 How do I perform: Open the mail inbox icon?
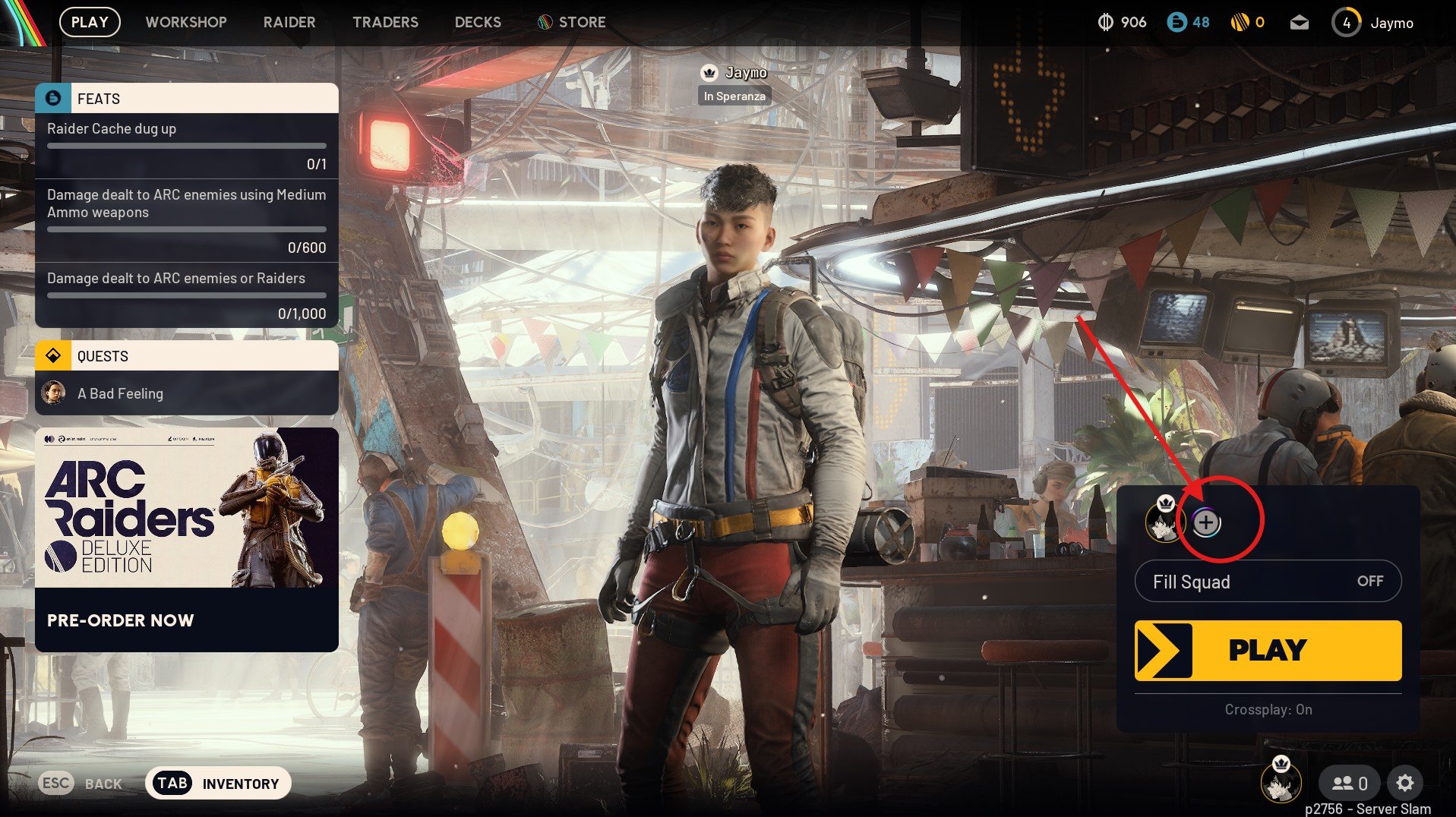[x=1299, y=23]
